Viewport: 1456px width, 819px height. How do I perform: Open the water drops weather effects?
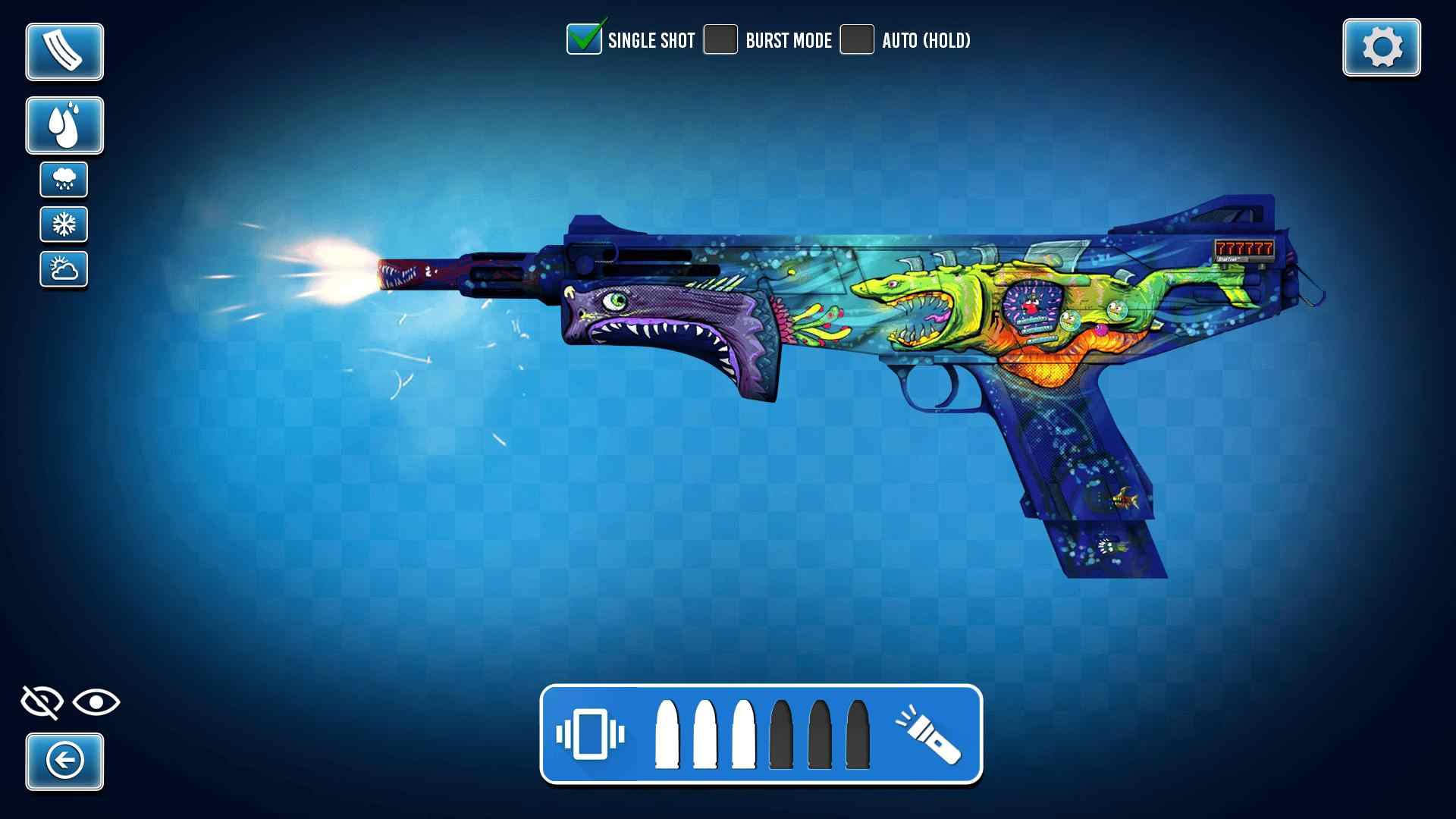coord(64,125)
